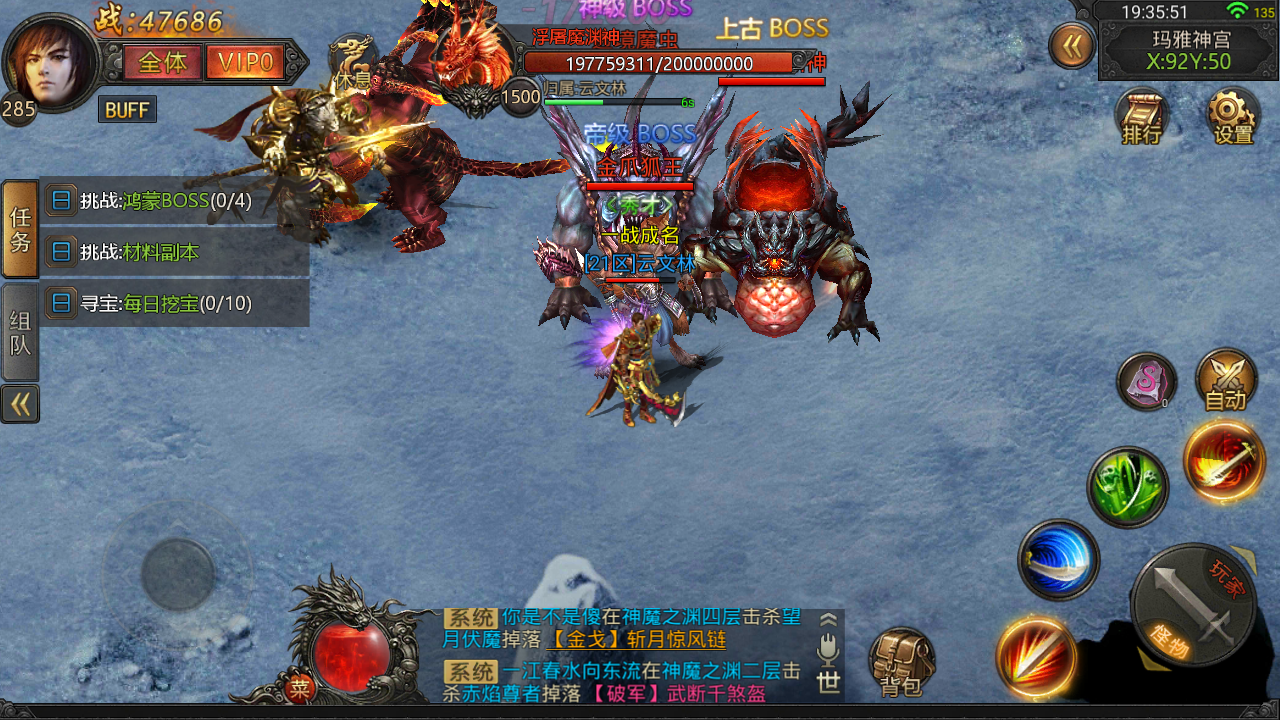Use the green poison skill
The width and height of the screenshot is (1280, 720).
(x=1127, y=487)
